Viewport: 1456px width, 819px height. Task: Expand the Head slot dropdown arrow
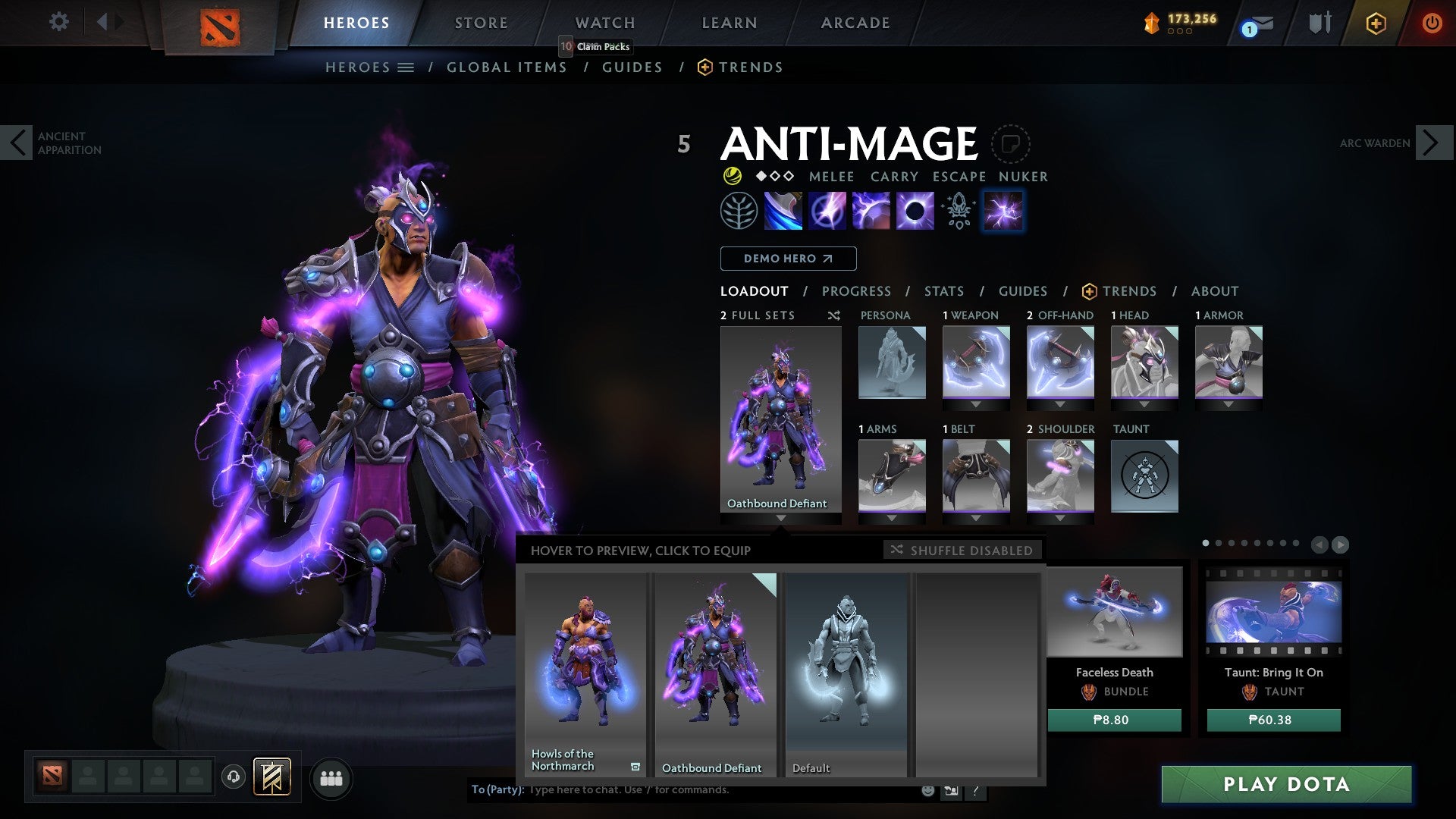click(1144, 404)
